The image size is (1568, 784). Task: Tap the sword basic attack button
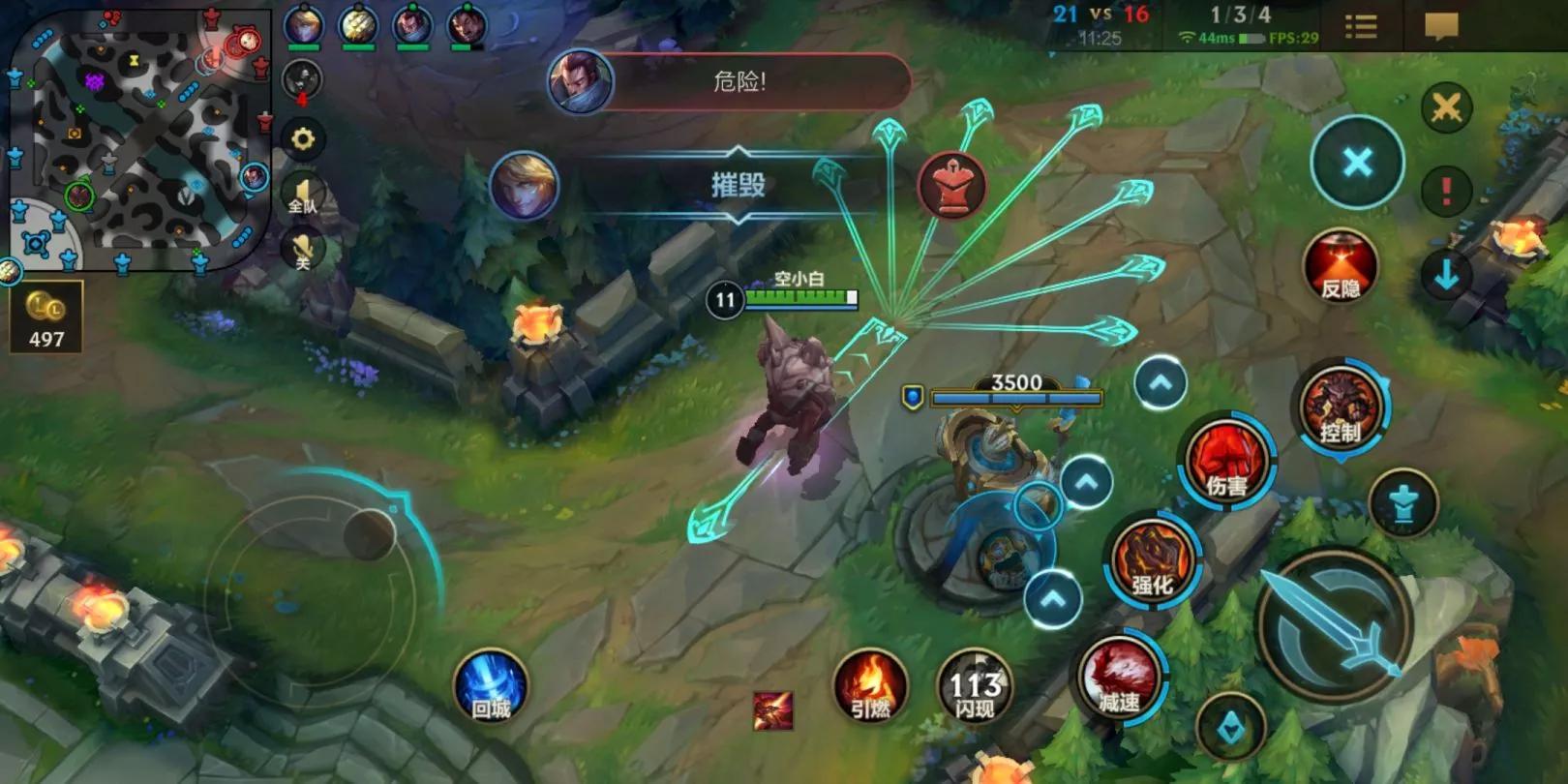[x=1336, y=624]
